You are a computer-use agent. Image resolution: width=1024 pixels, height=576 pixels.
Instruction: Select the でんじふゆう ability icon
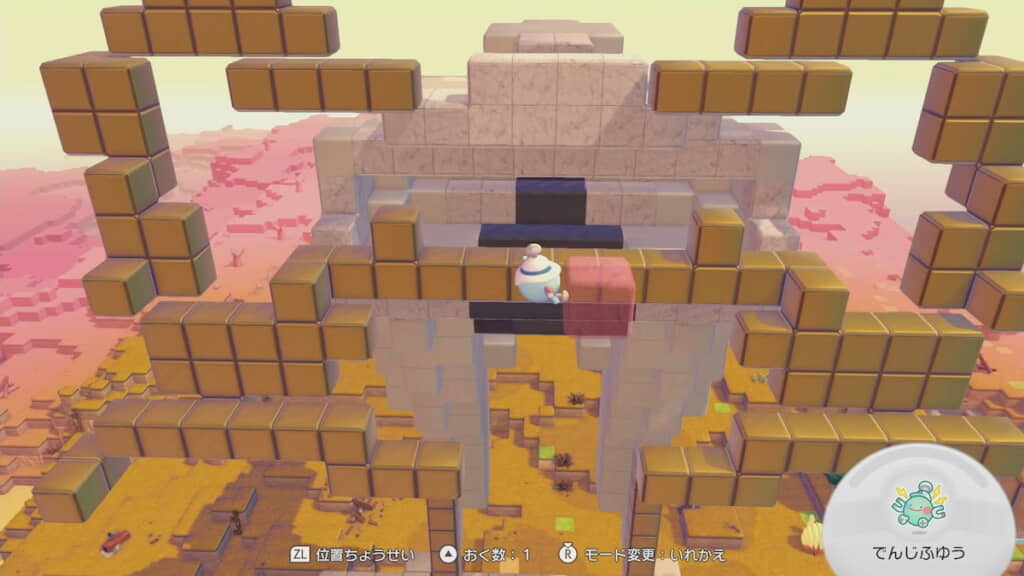coord(919,505)
